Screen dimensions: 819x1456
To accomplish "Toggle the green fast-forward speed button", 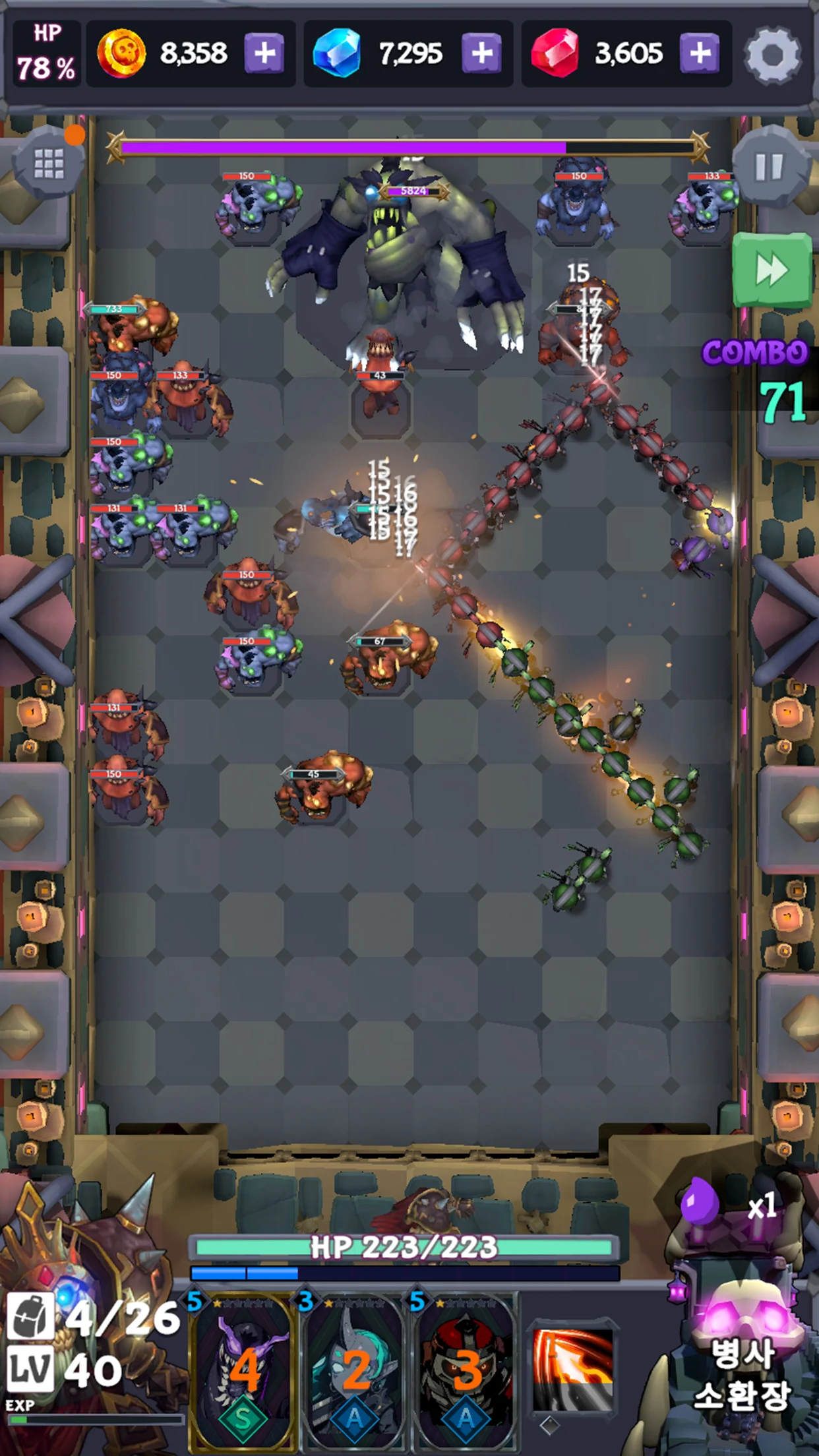I will pyautogui.click(x=772, y=270).
